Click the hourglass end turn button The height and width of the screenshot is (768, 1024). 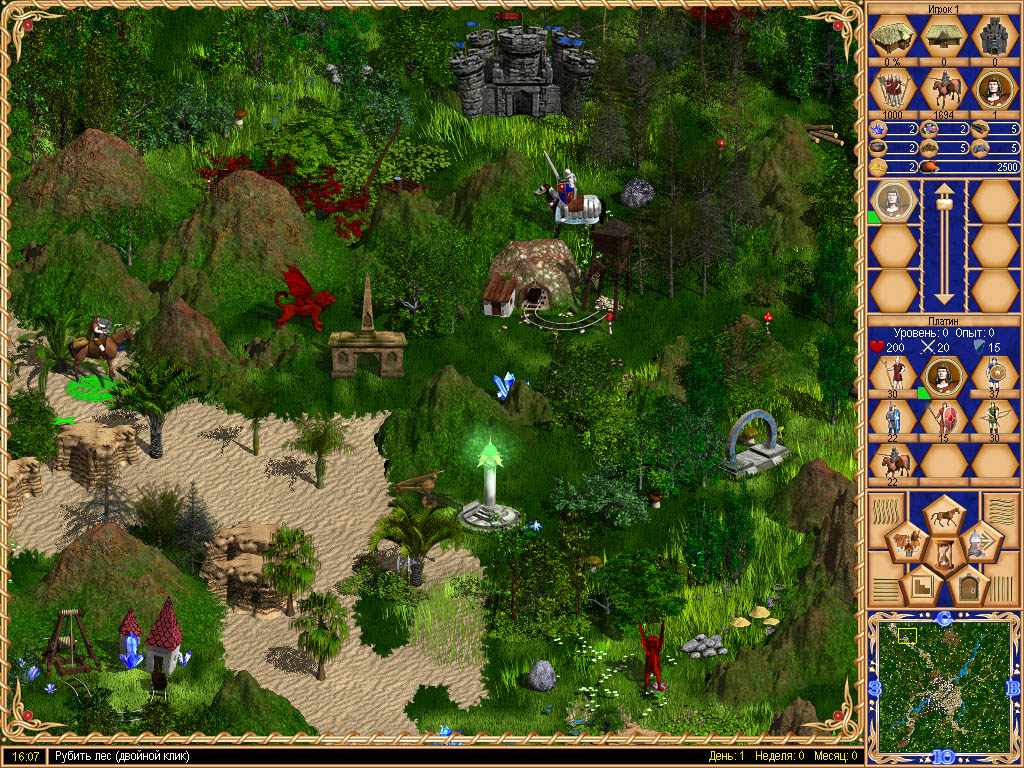[x=943, y=553]
